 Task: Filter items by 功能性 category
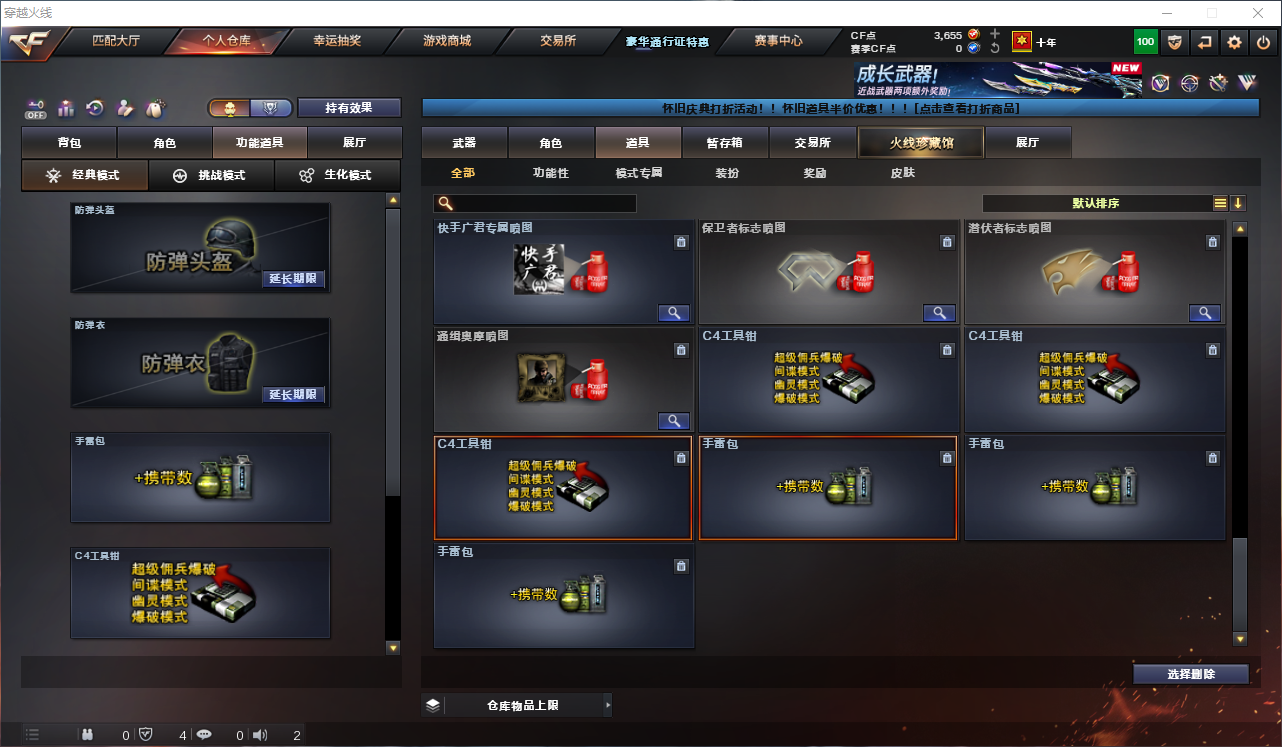coord(550,173)
